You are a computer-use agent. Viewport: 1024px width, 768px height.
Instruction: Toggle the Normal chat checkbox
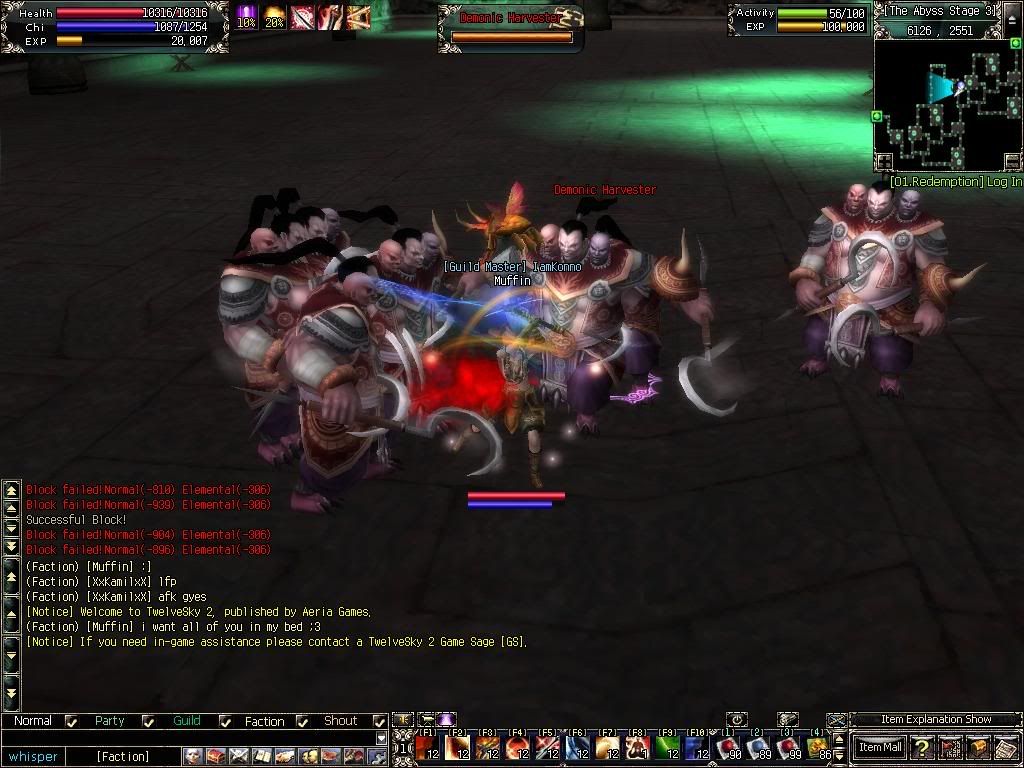[x=71, y=721]
